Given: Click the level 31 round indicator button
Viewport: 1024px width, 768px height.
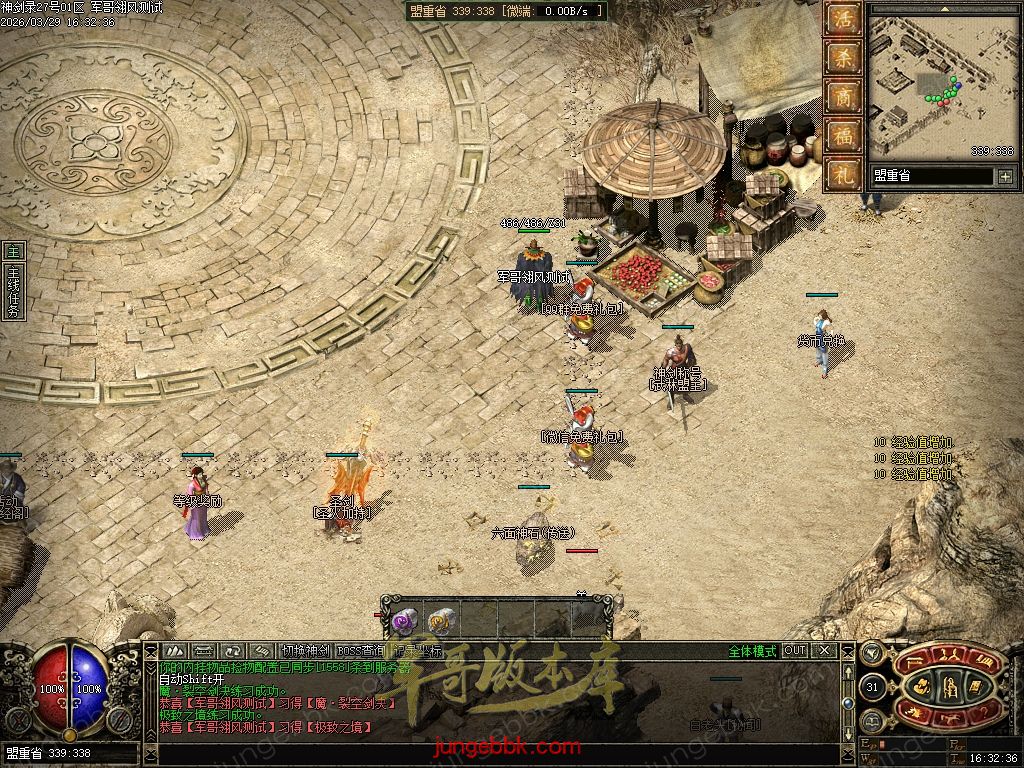Looking at the screenshot, I should pos(872,688).
